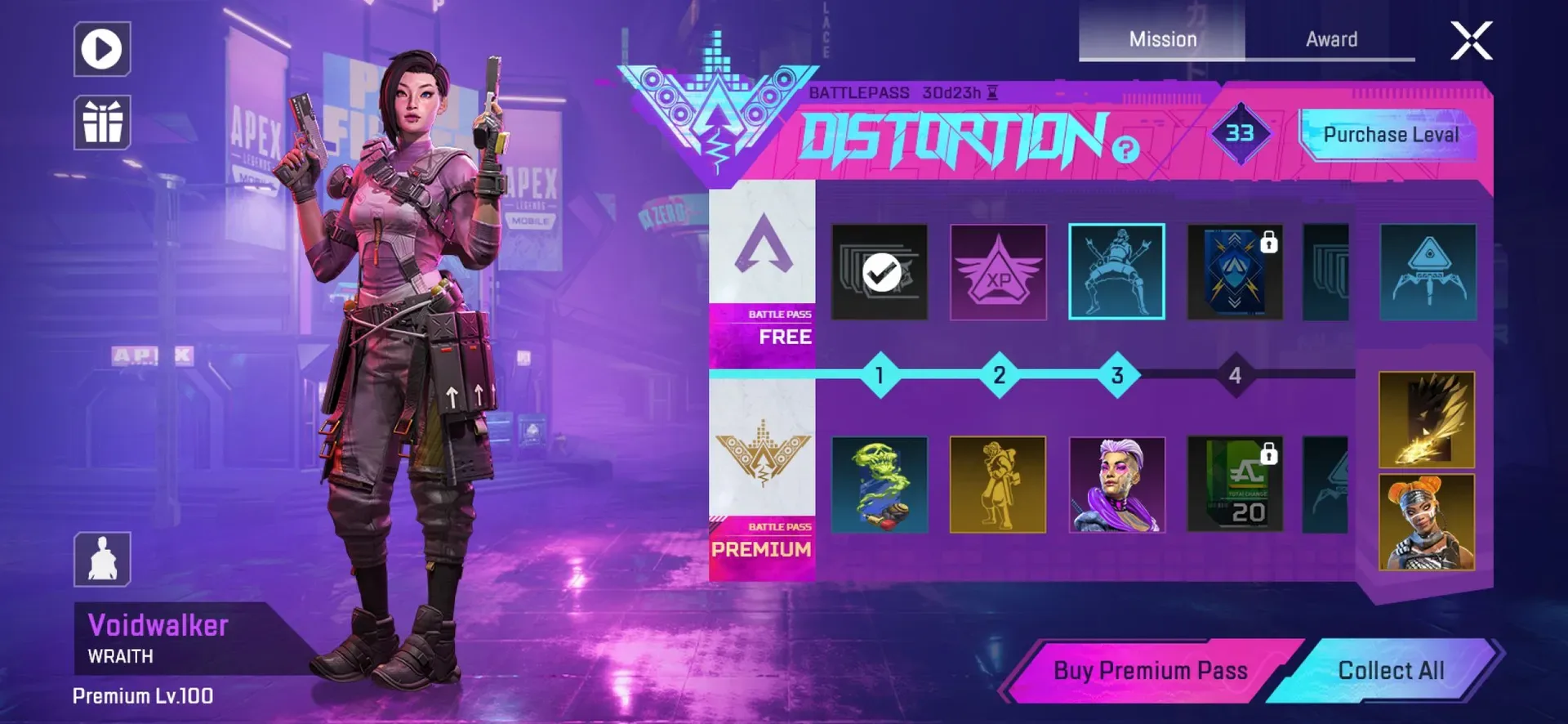The height and width of the screenshot is (724, 1568).
Task: Open the character silhouette menu
Action: click(x=101, y=557)
